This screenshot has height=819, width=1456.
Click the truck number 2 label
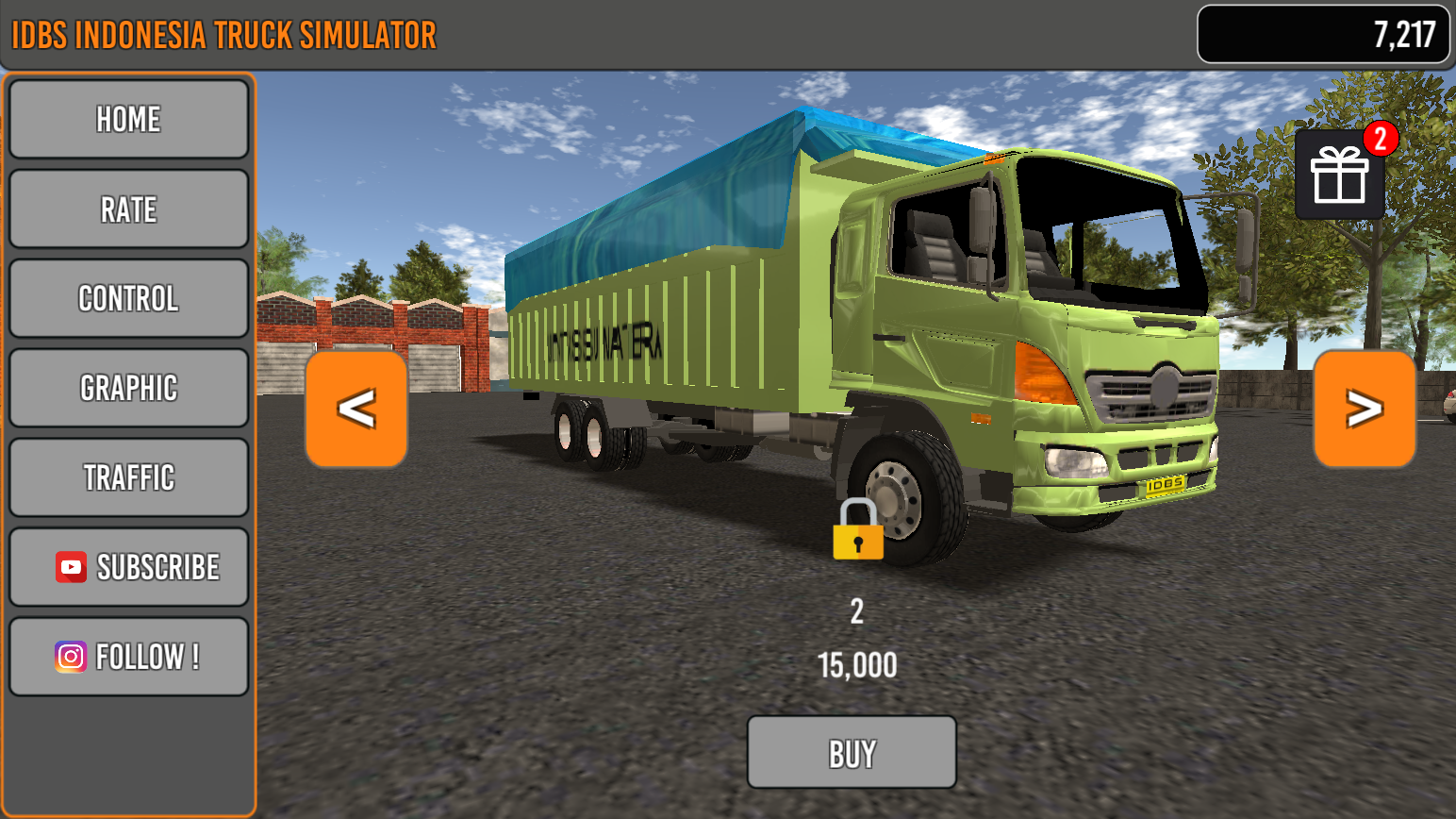pyautogui.click(x=858, y=612)
